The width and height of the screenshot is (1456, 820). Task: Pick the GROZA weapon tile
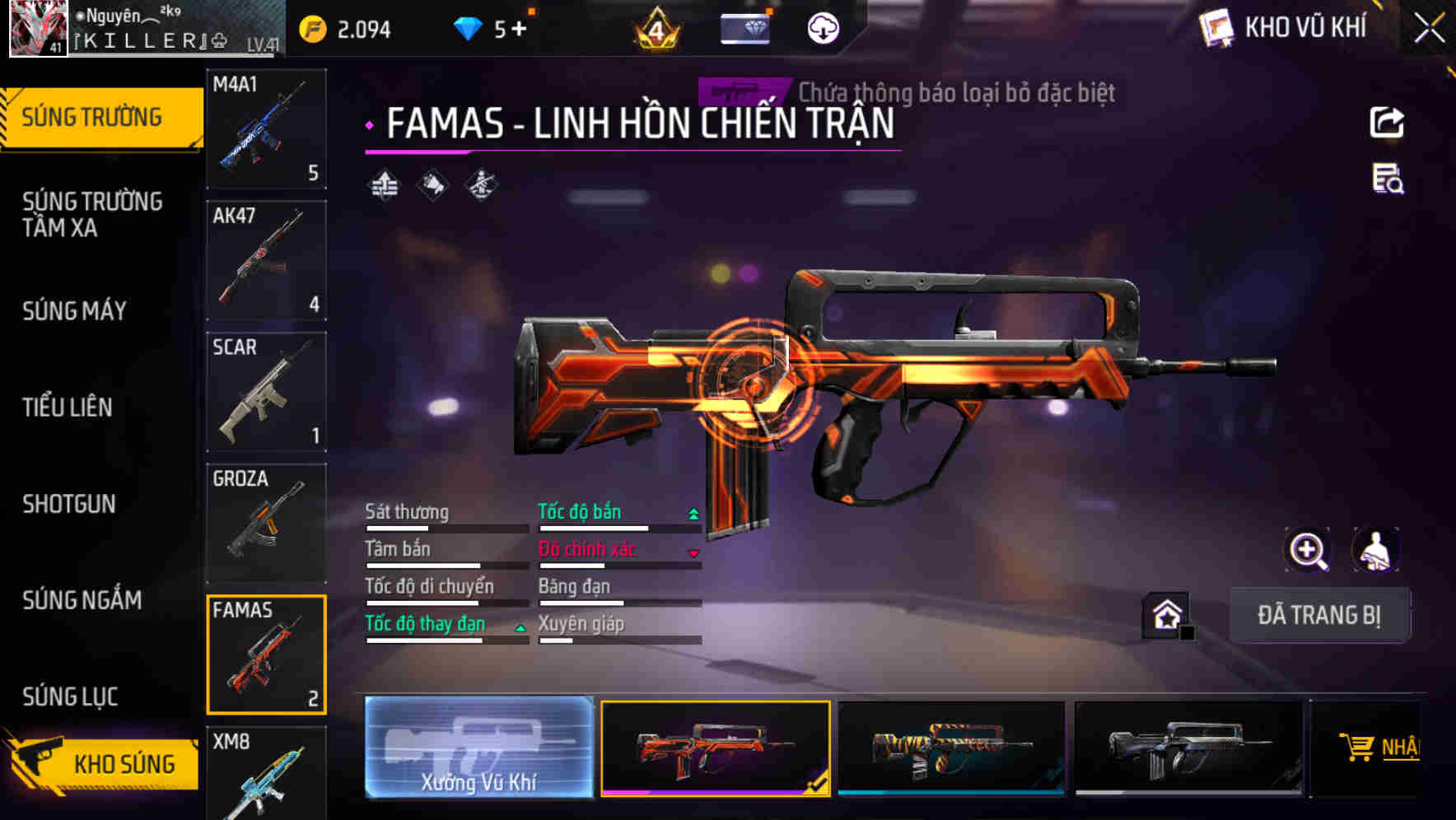(266, 523)
